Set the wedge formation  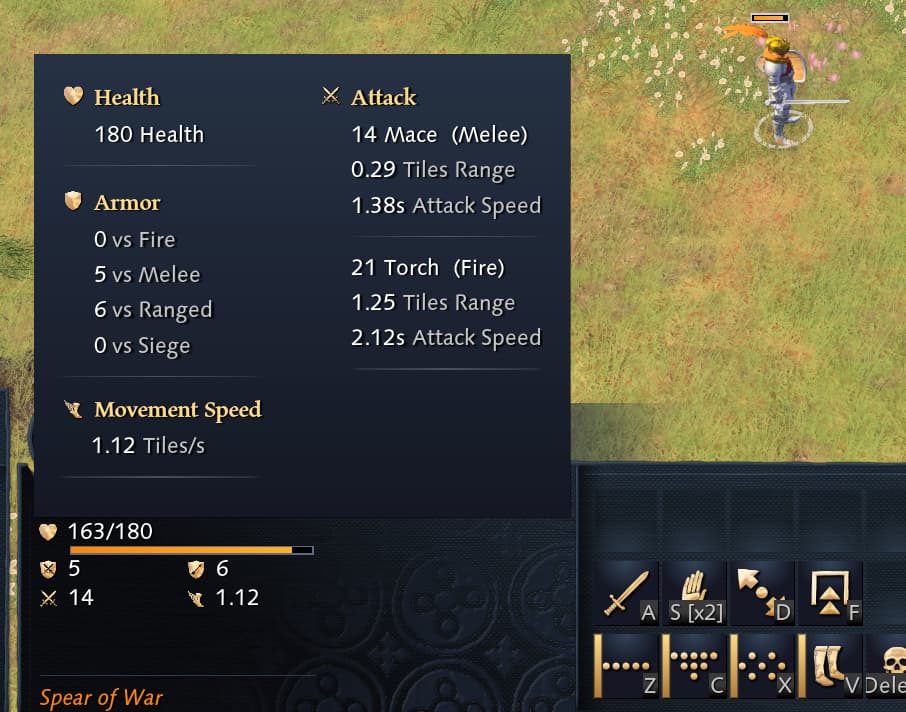tap(694, 665)
